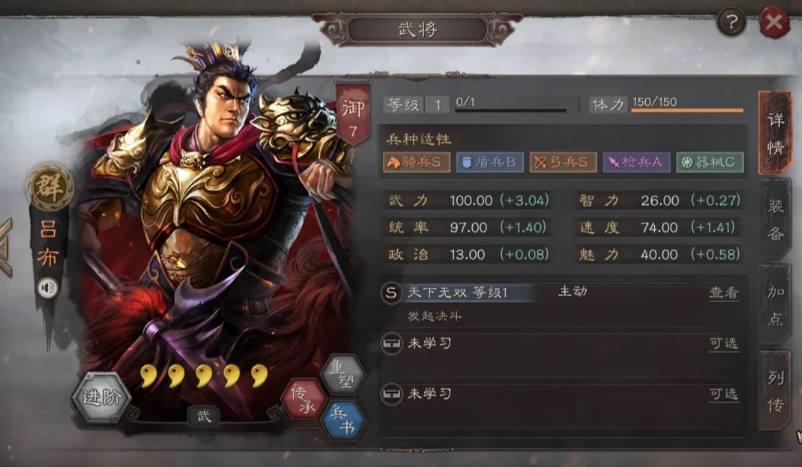Close the general panel with the red X
Screen dimensions: 802x467
[775, 21]
